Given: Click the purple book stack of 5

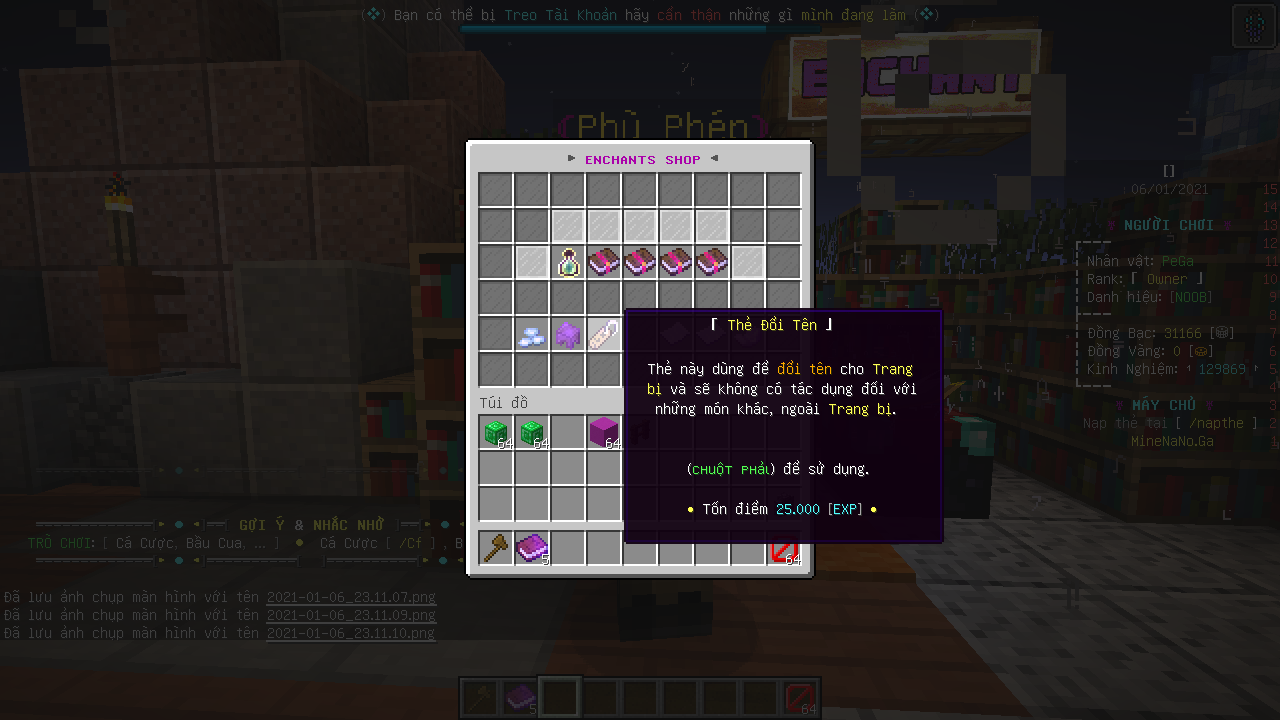Looking at the screenshot, I should pos(532,547).
